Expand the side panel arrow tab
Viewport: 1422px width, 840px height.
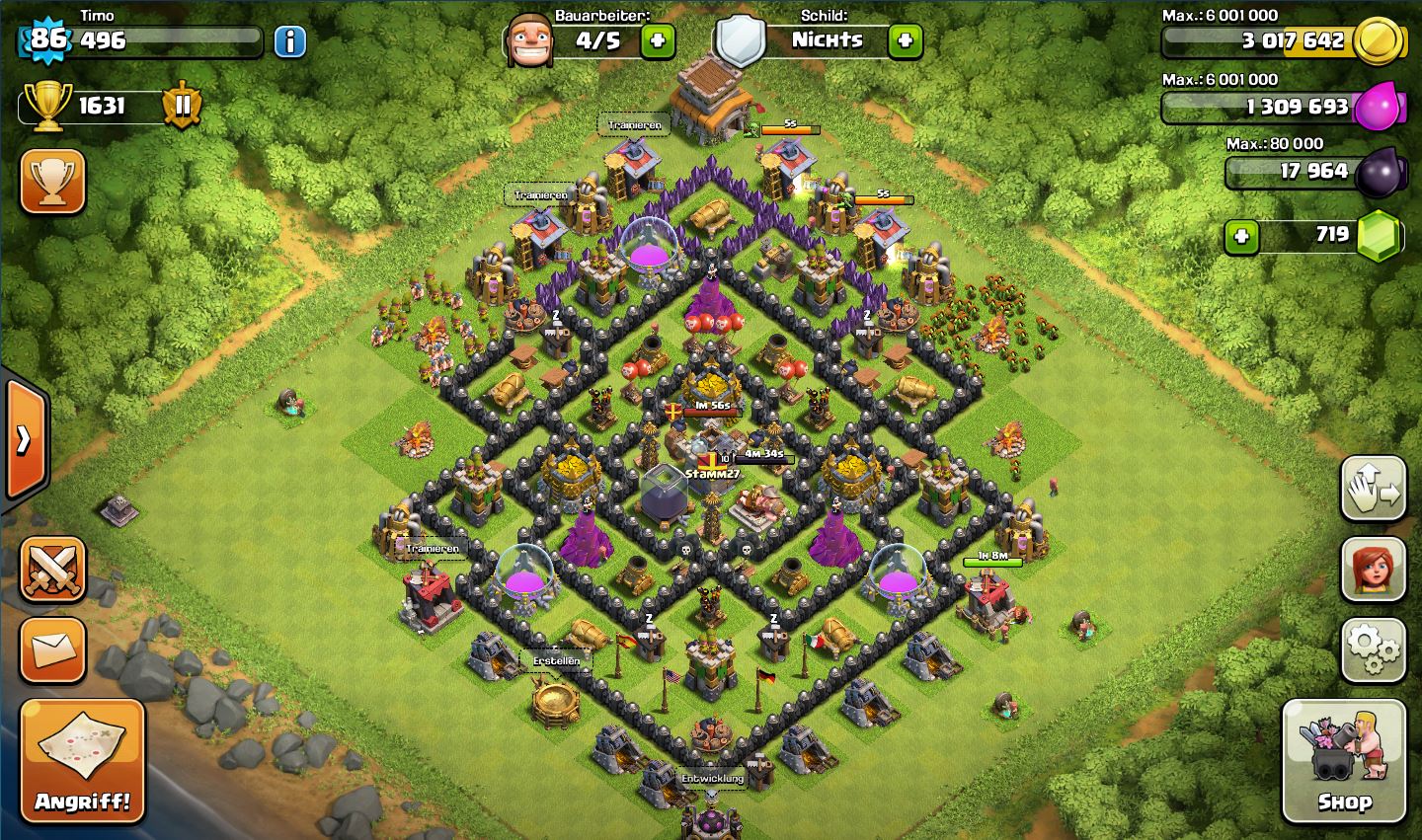[x=25, y=438]
